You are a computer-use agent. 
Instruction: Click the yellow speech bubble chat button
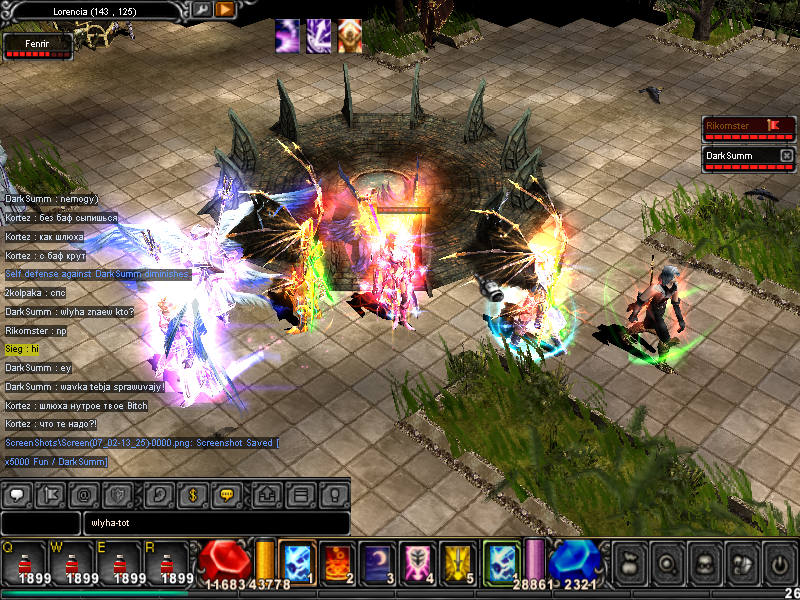[x=226, y=494]
